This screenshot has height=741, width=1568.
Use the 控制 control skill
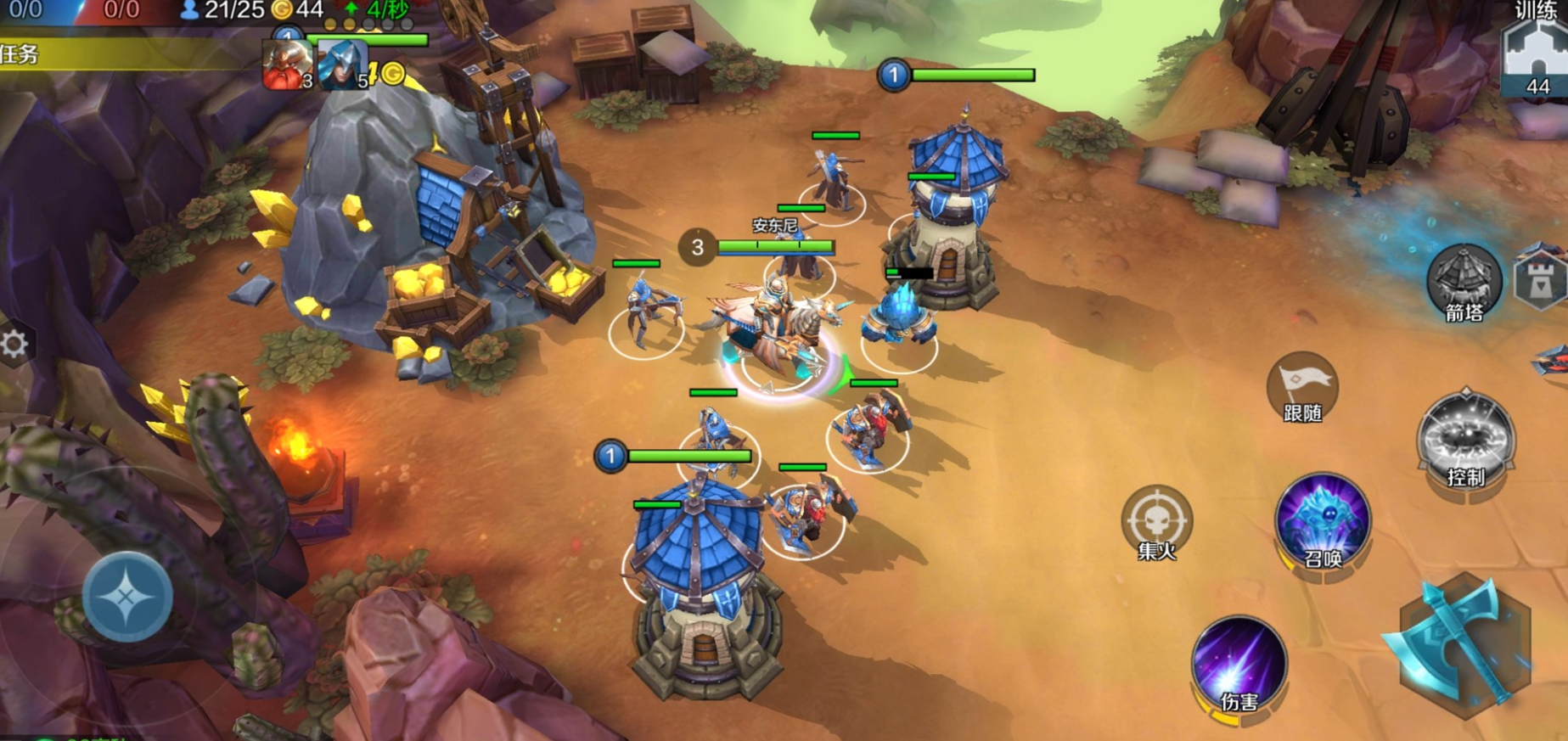(x=1465, y=443)
